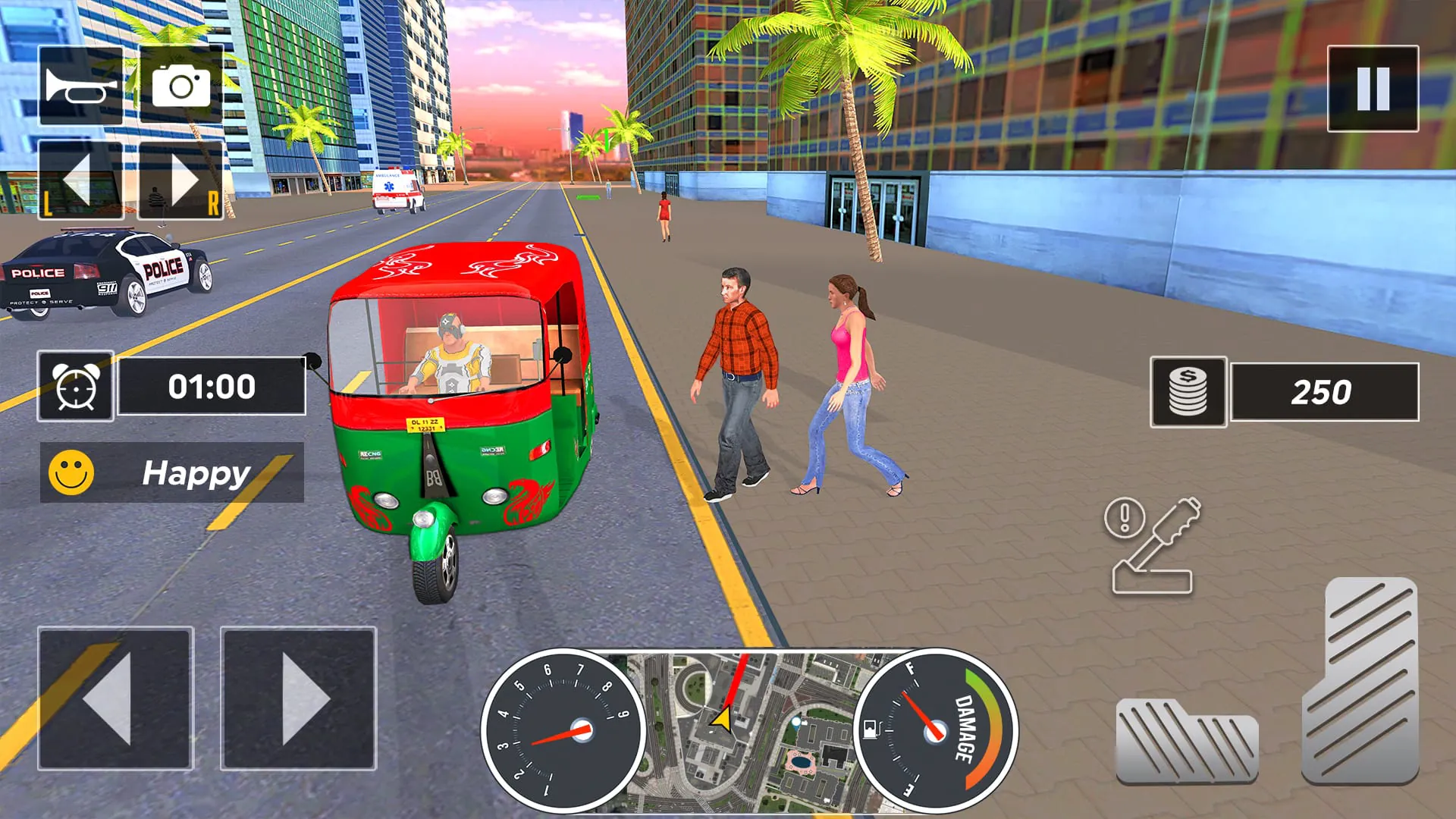The height and width of the screenshot is (819, 1456).
Task: Tap the dollar coin stack icon
Action: 1188,391
